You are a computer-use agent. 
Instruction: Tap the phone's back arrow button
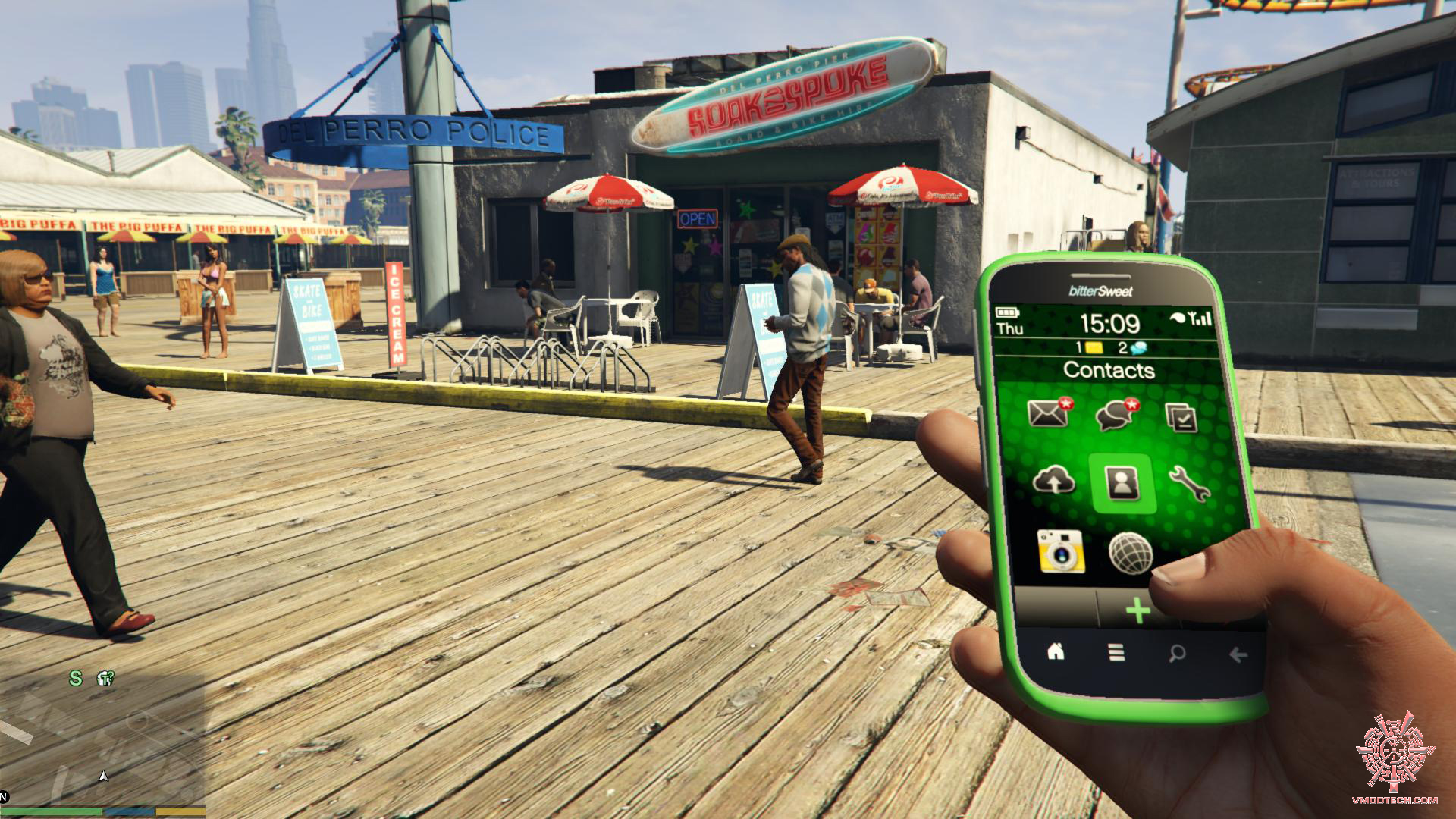point(1238,654)
